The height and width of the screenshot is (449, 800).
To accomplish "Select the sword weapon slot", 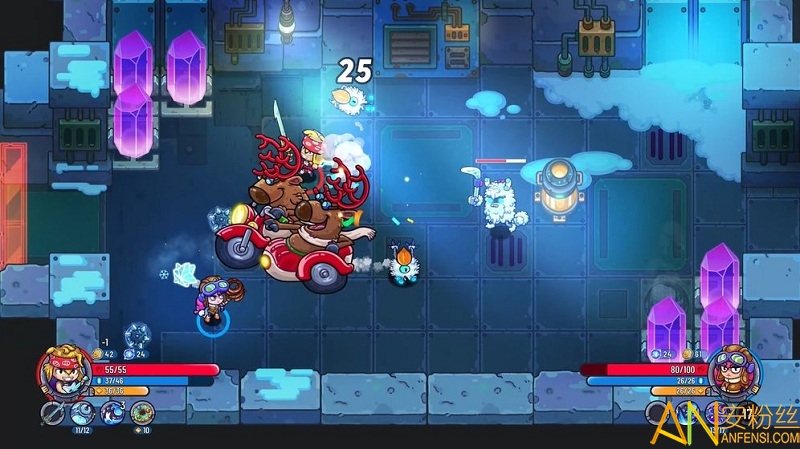I will (x=53, y=413).
